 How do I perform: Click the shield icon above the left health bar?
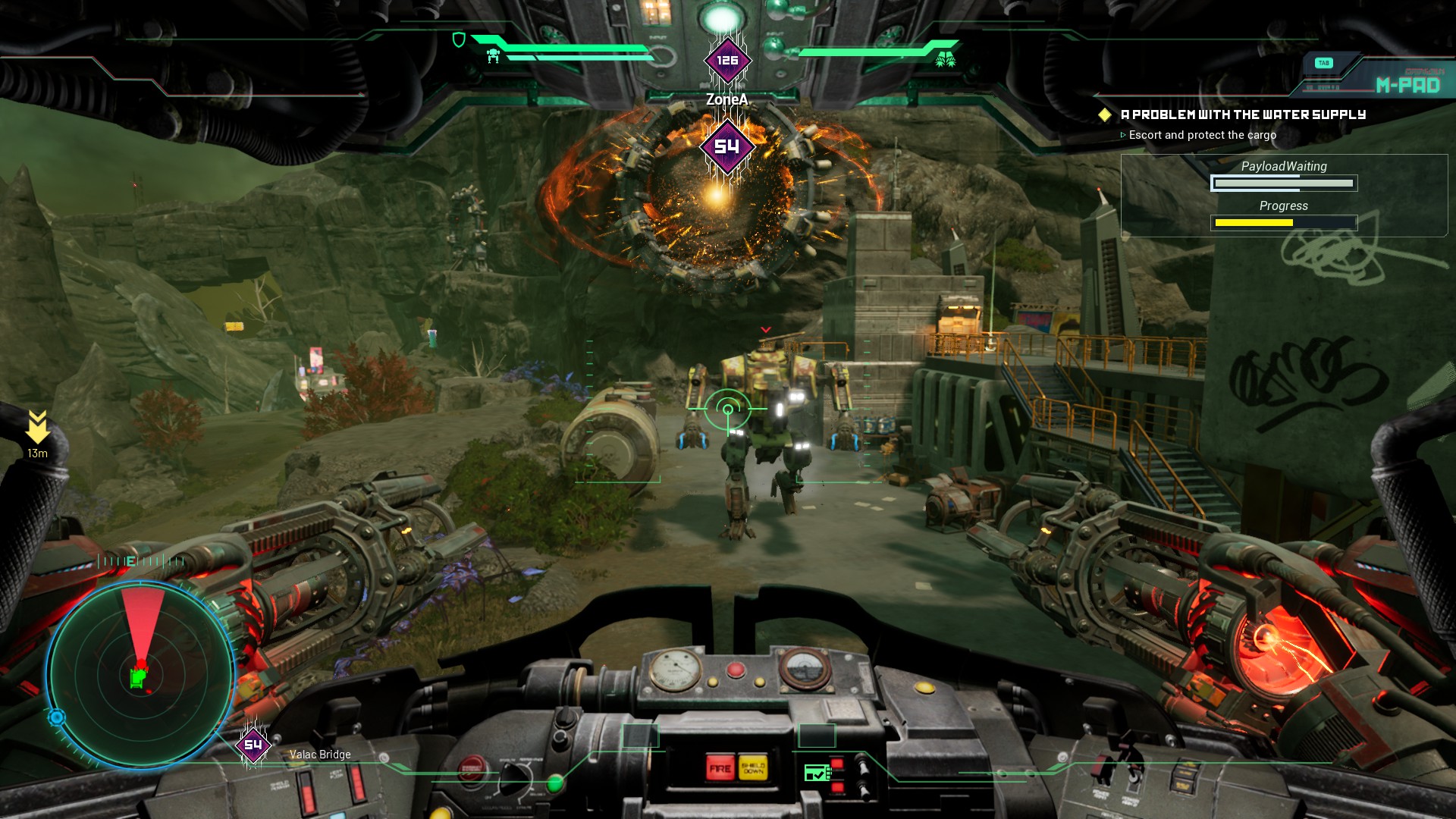click(459, 39)
